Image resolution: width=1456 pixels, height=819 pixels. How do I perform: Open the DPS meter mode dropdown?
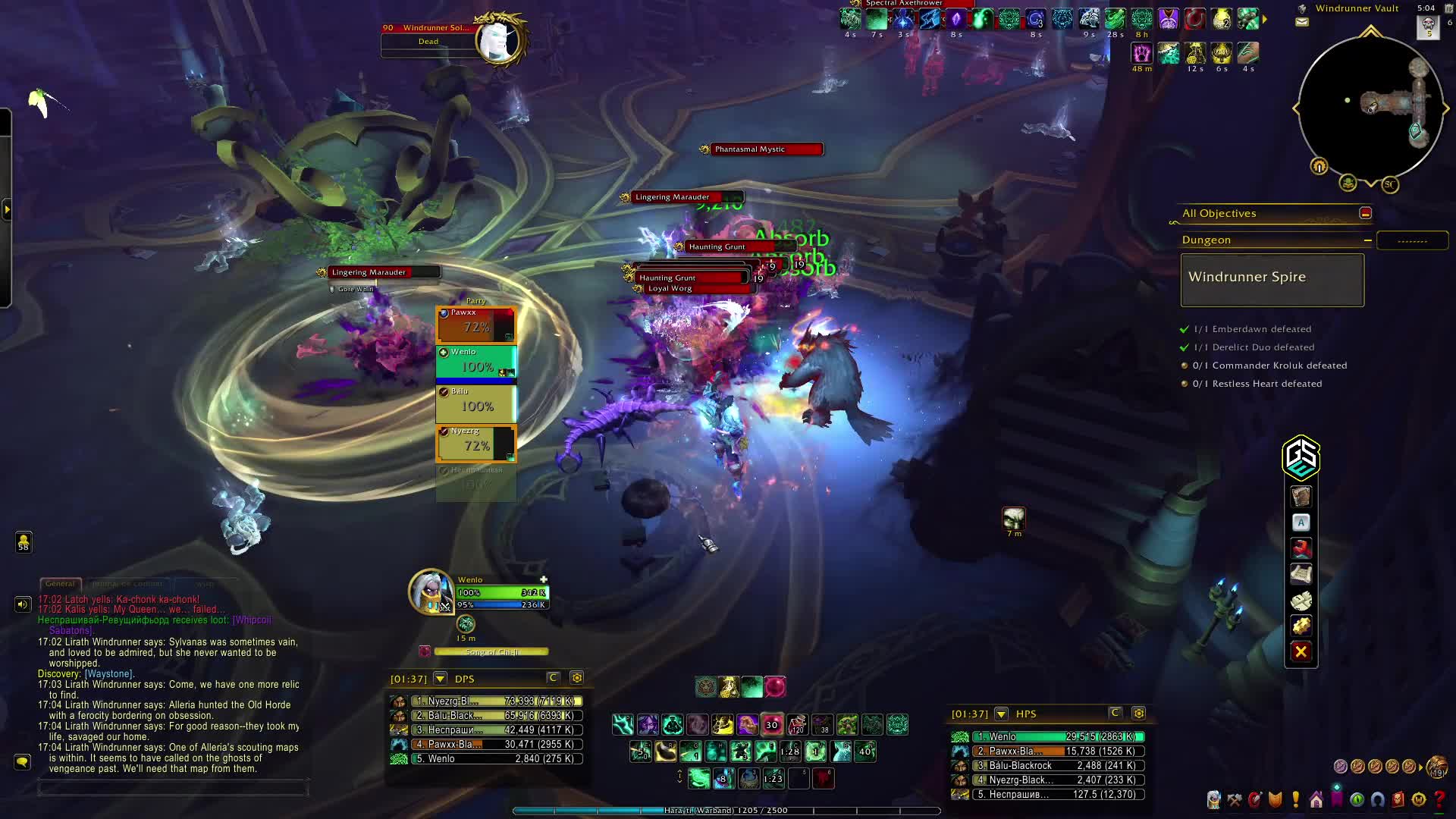(440, 679)
